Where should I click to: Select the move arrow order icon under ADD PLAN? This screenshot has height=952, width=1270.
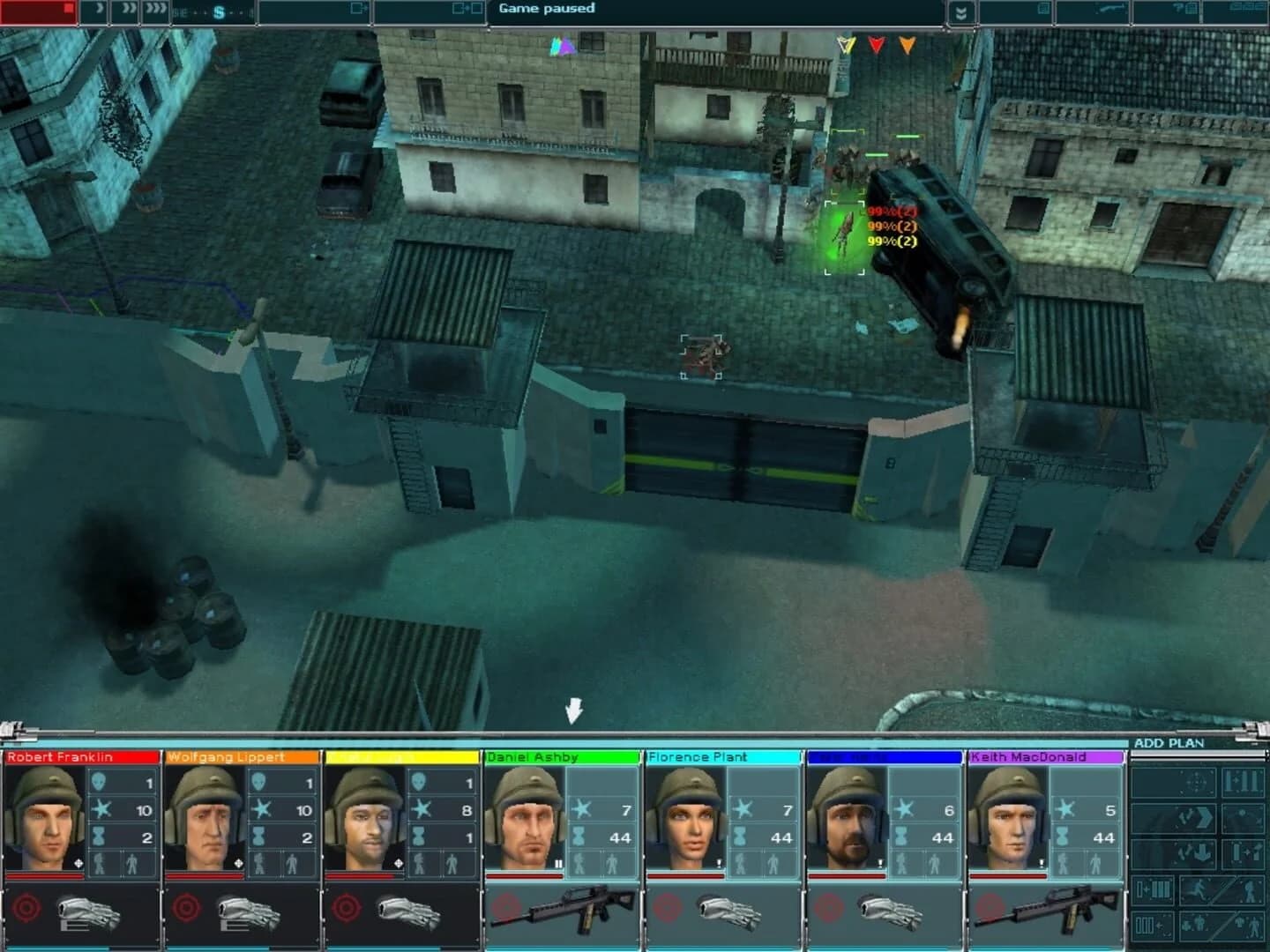1196,819
